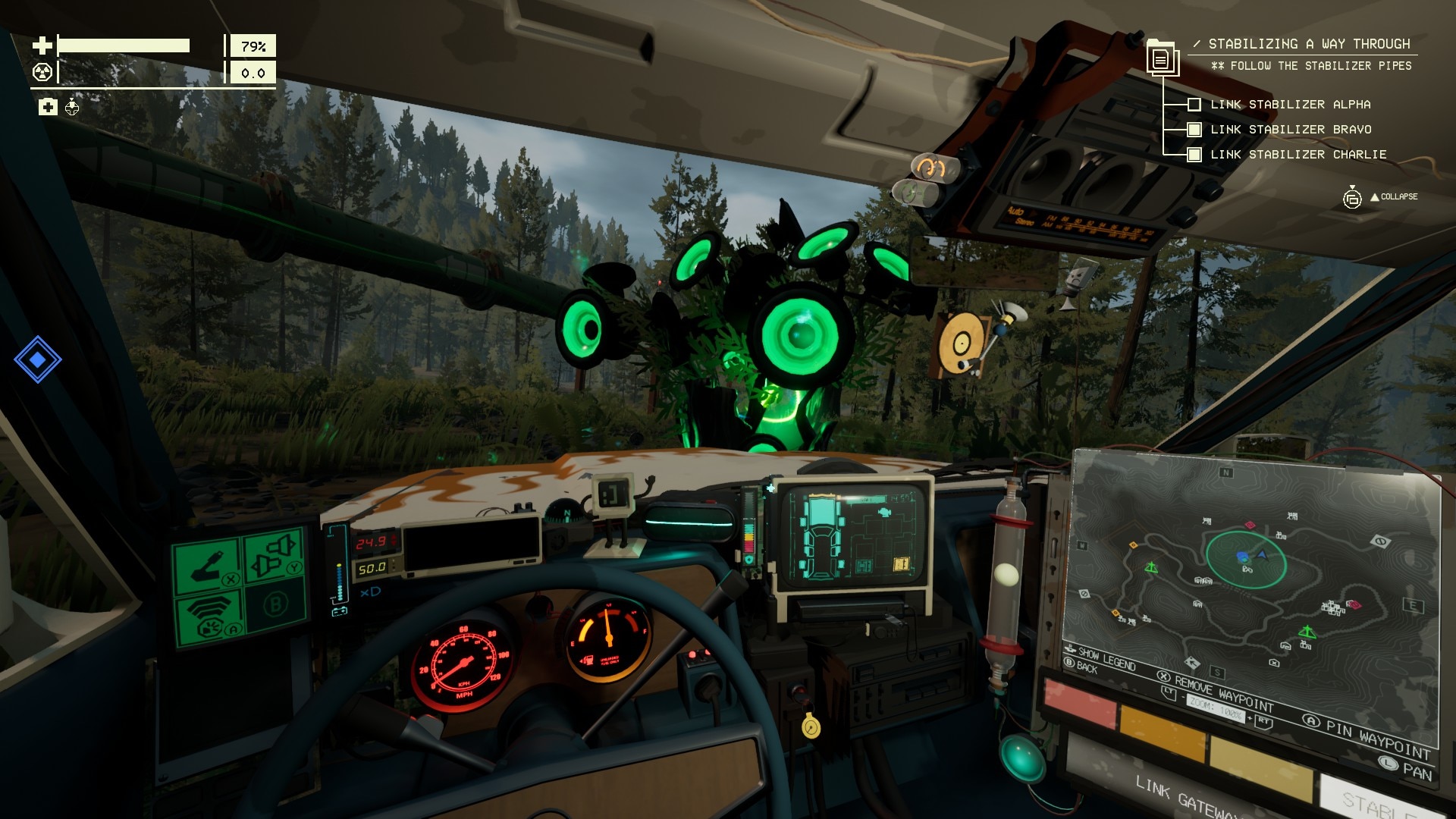
Task: Click the Stabilizing A Way Through quest title
Action: pyautogui.click(x=1308, y=44)
